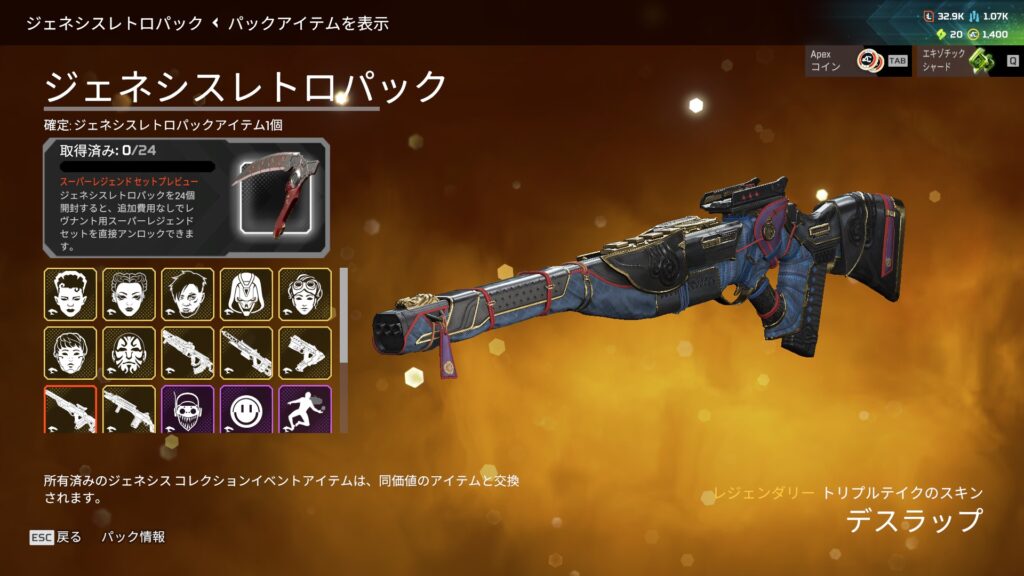
Task: Select the purple smiley face item
Action: tap(246, 409)
